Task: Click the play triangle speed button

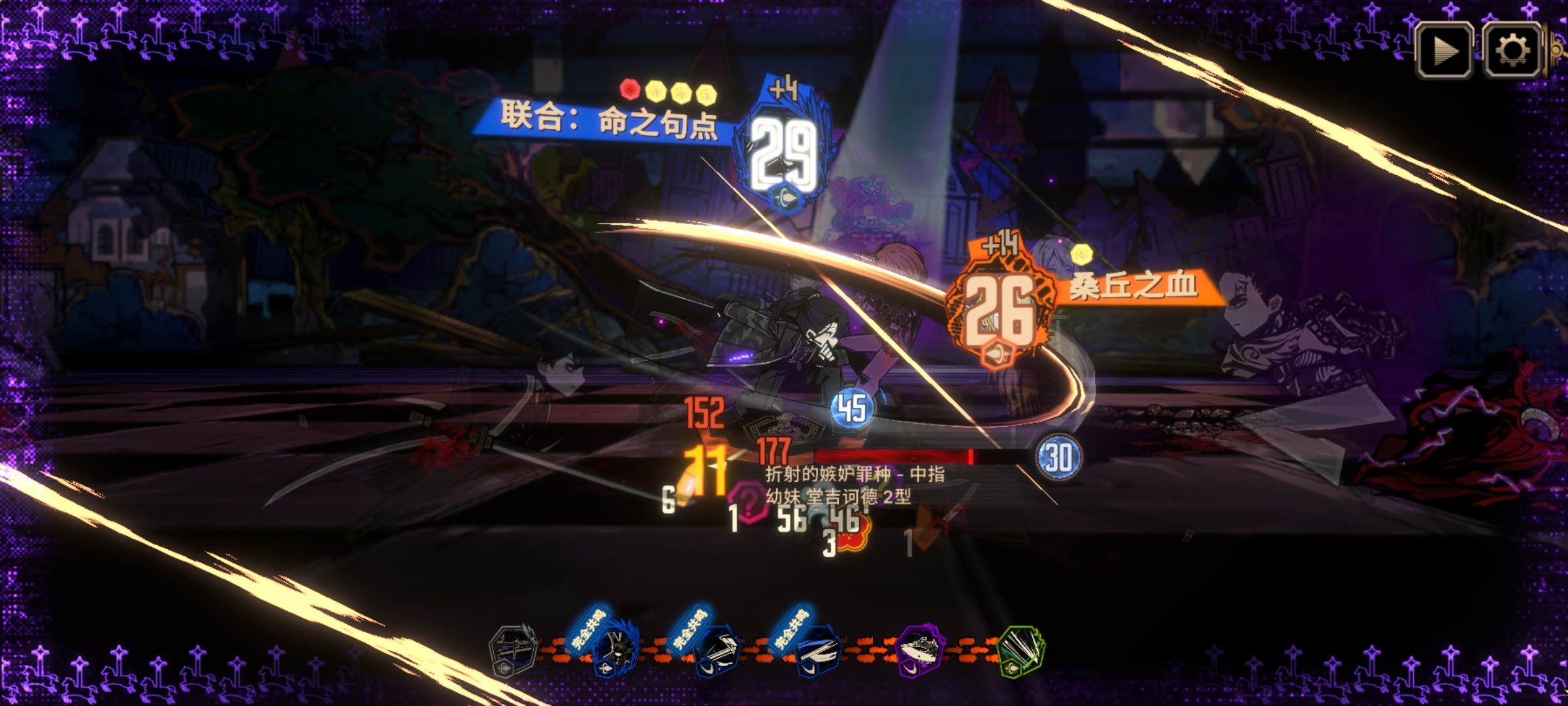Action: pos(1444,50)
